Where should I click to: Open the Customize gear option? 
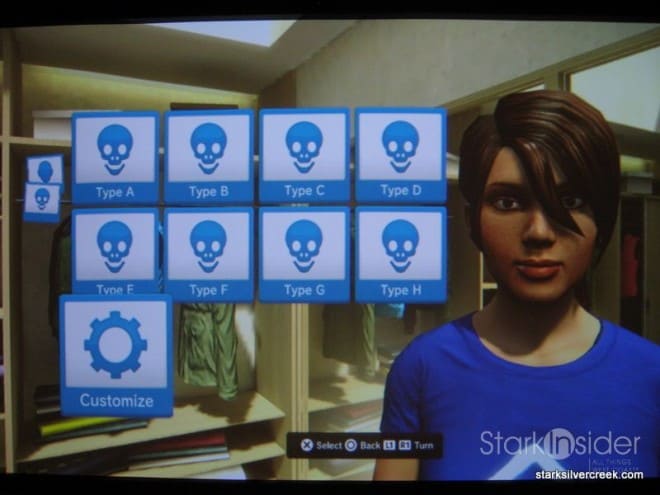click(116, 355)
